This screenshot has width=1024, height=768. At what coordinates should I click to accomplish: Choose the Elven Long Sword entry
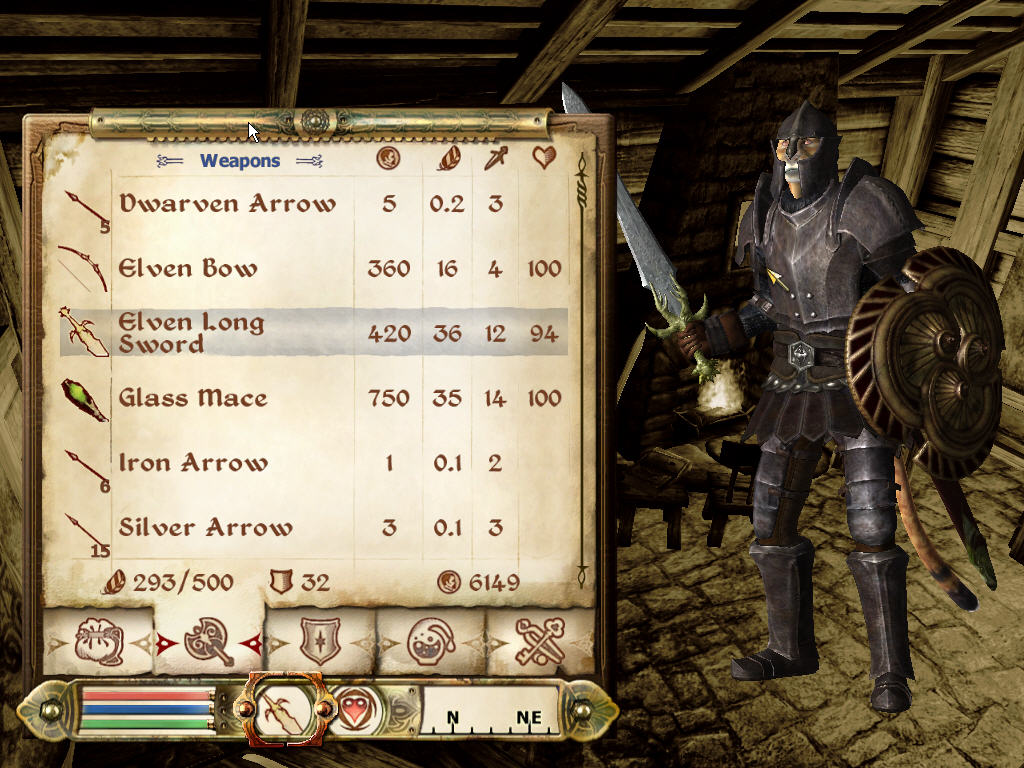tap(191, 333)
